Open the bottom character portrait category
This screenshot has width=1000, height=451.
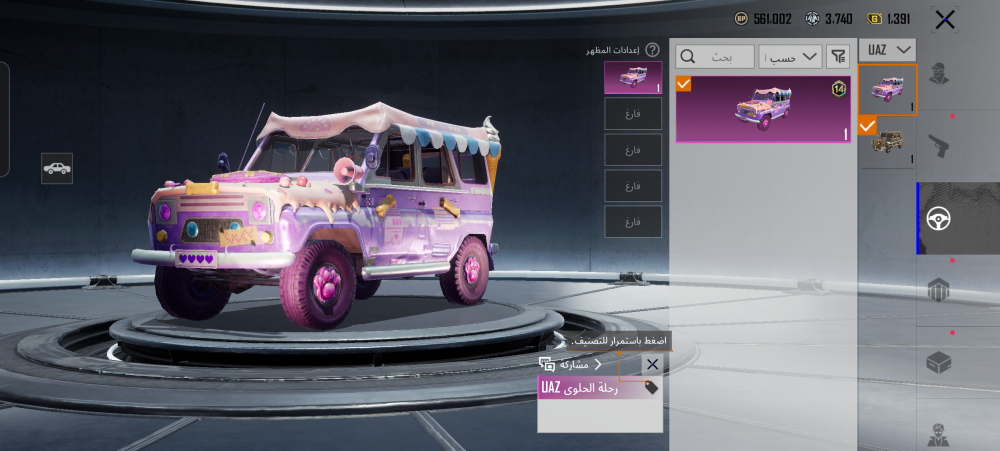coord(938,434)
